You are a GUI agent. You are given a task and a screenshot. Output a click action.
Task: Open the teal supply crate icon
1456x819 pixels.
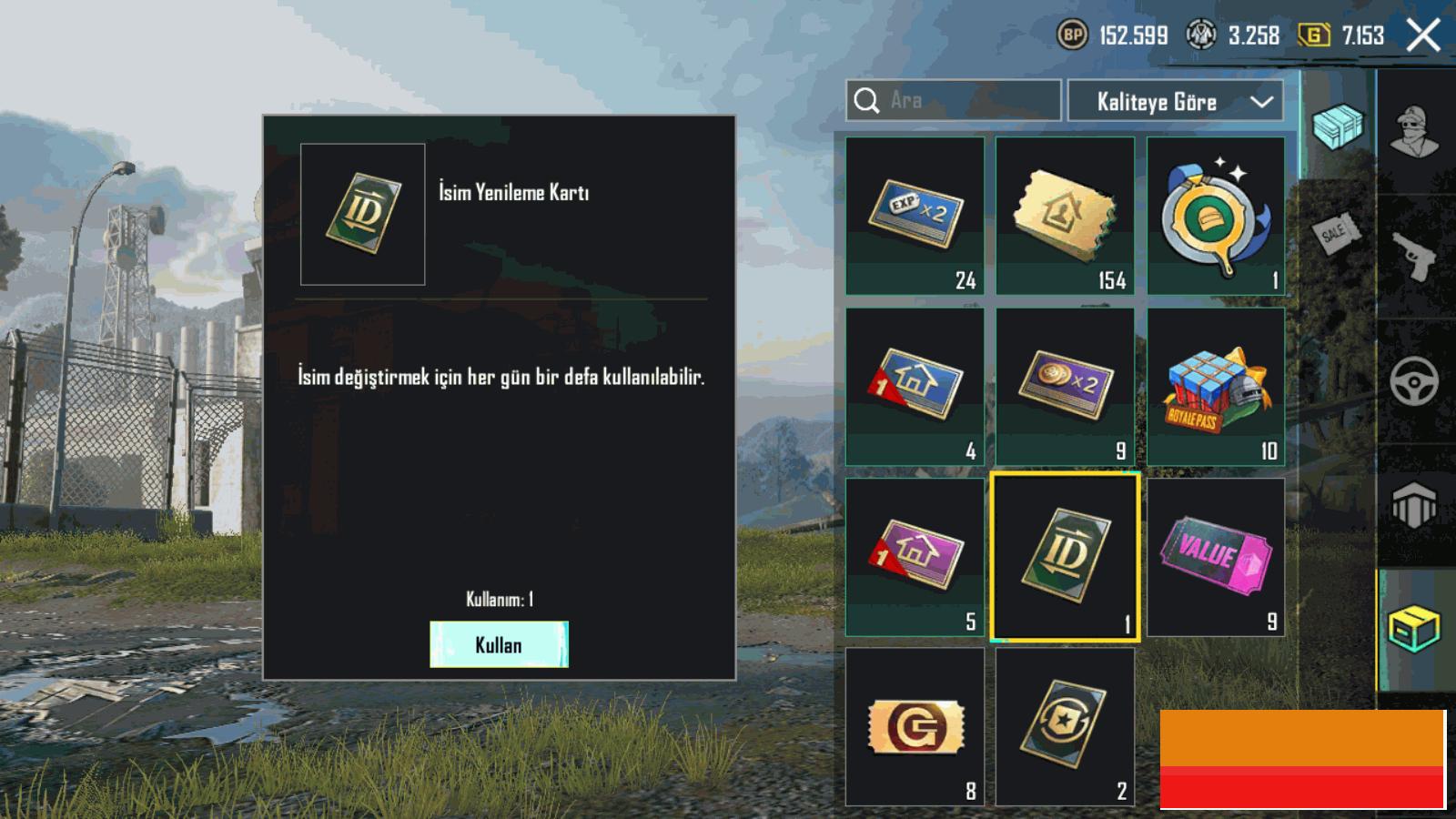pos(1338,126)
